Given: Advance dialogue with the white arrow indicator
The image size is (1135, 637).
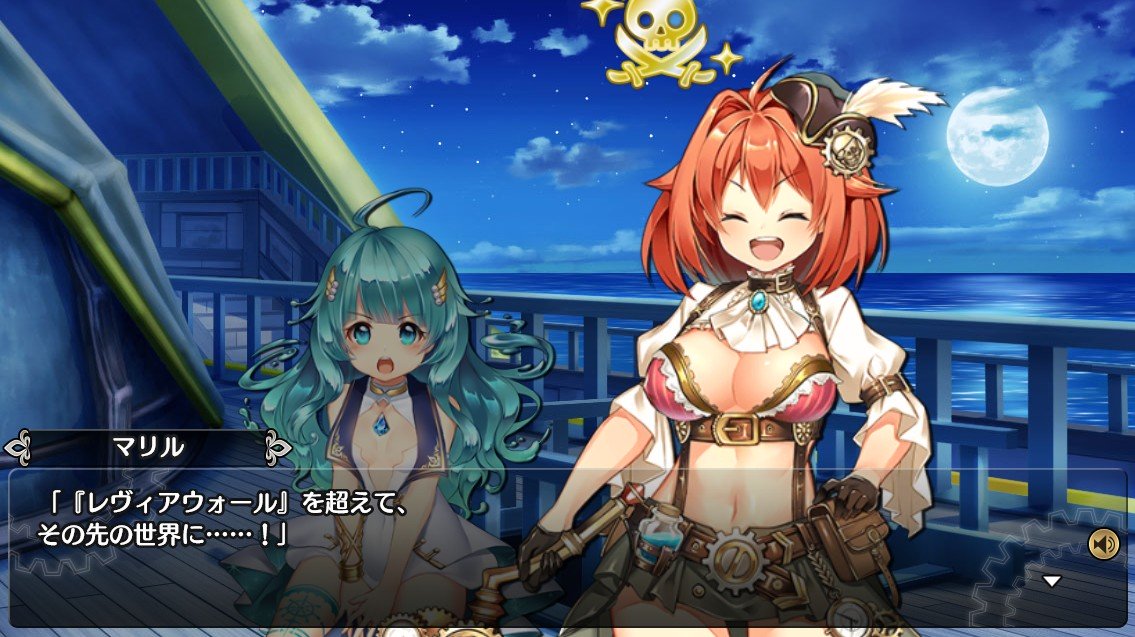Looking at the screenshot, I should click(x=1051, y=581).
